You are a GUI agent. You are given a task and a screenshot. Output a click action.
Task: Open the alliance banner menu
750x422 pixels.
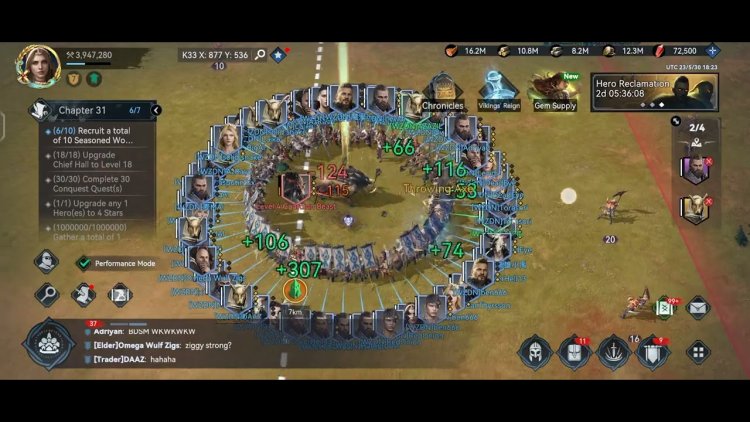[652, 352]
